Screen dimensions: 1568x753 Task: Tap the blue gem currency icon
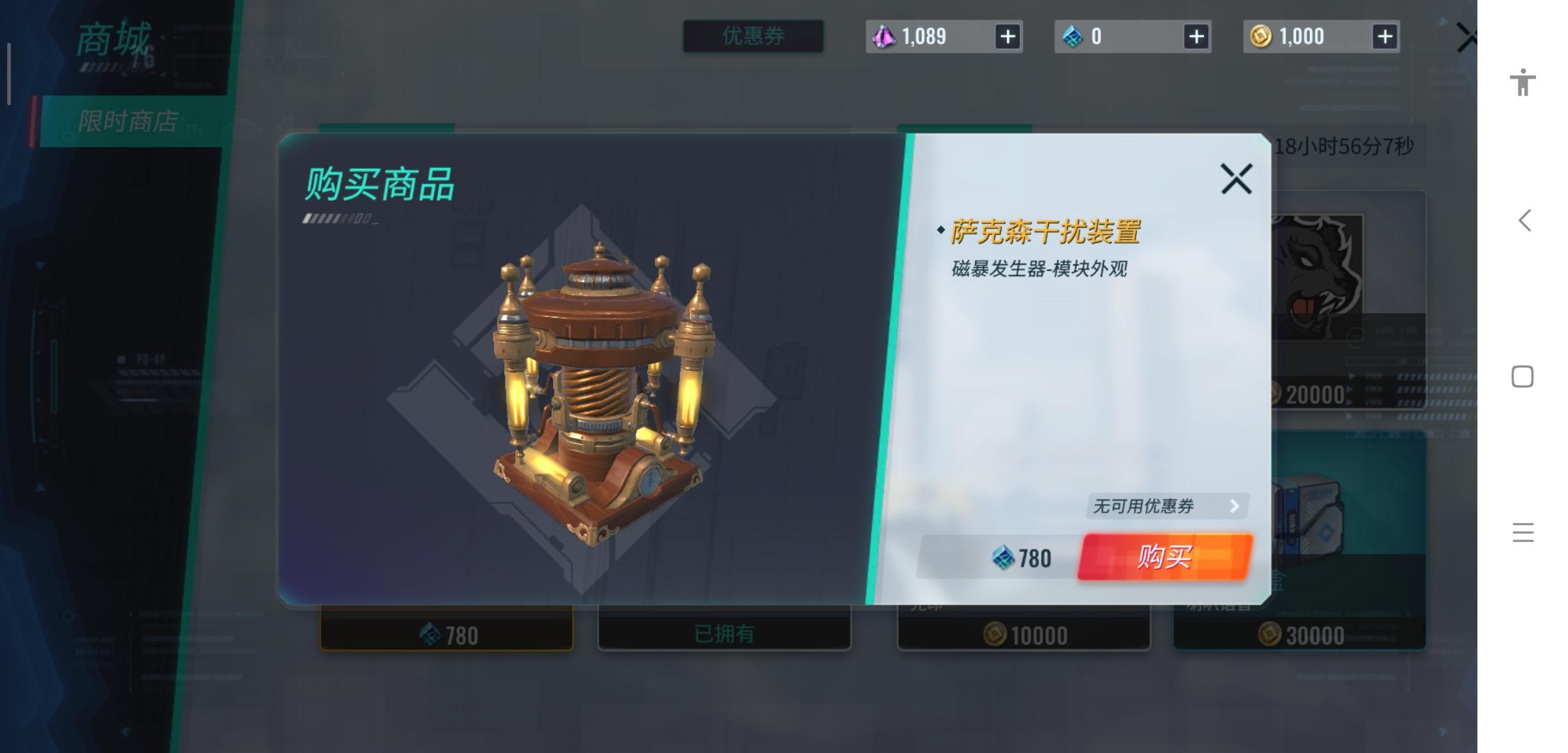coord(1074,36)
